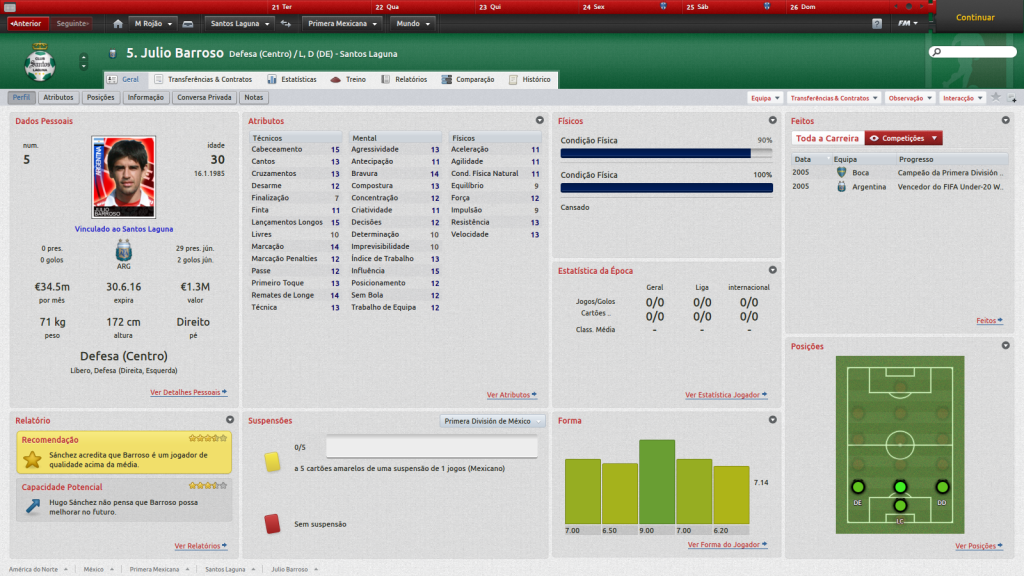Open the Interacção dropdown
The height and width of the screenshot is (576, 1024).
[x=962, y=98]
